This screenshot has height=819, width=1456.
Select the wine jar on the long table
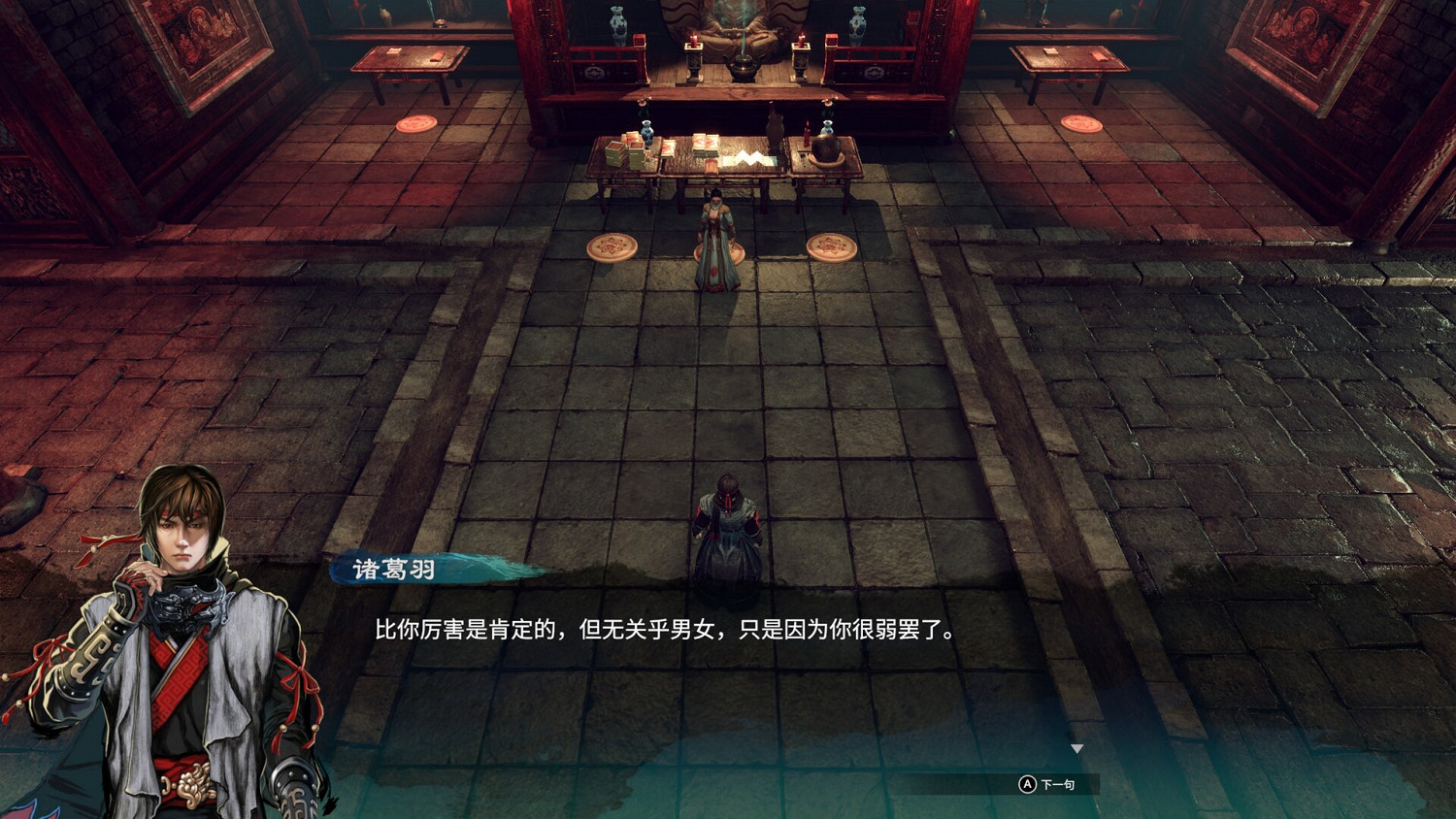(x=826, y=147)
